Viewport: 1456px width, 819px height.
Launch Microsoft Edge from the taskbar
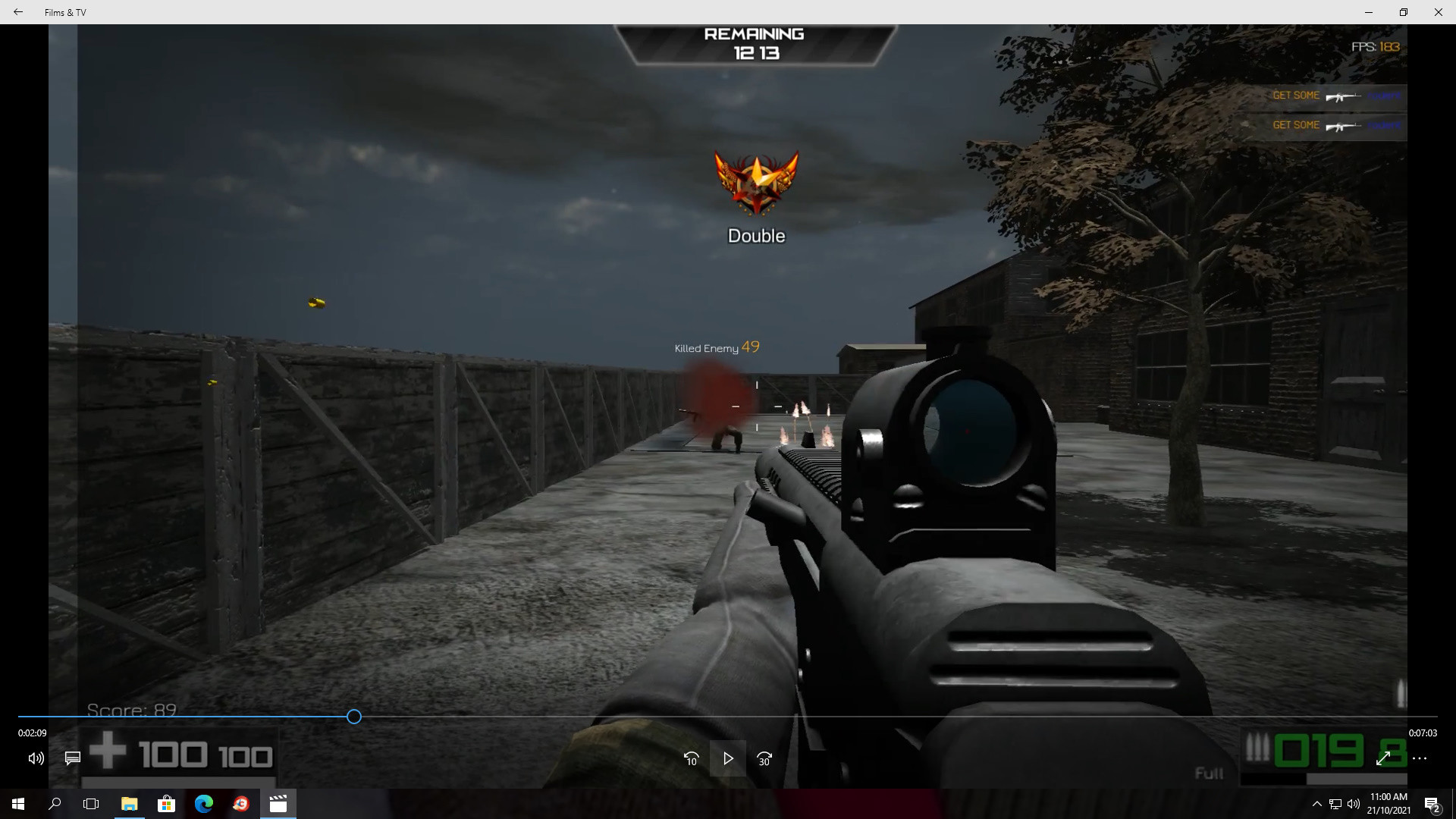[x=203, y=804]
